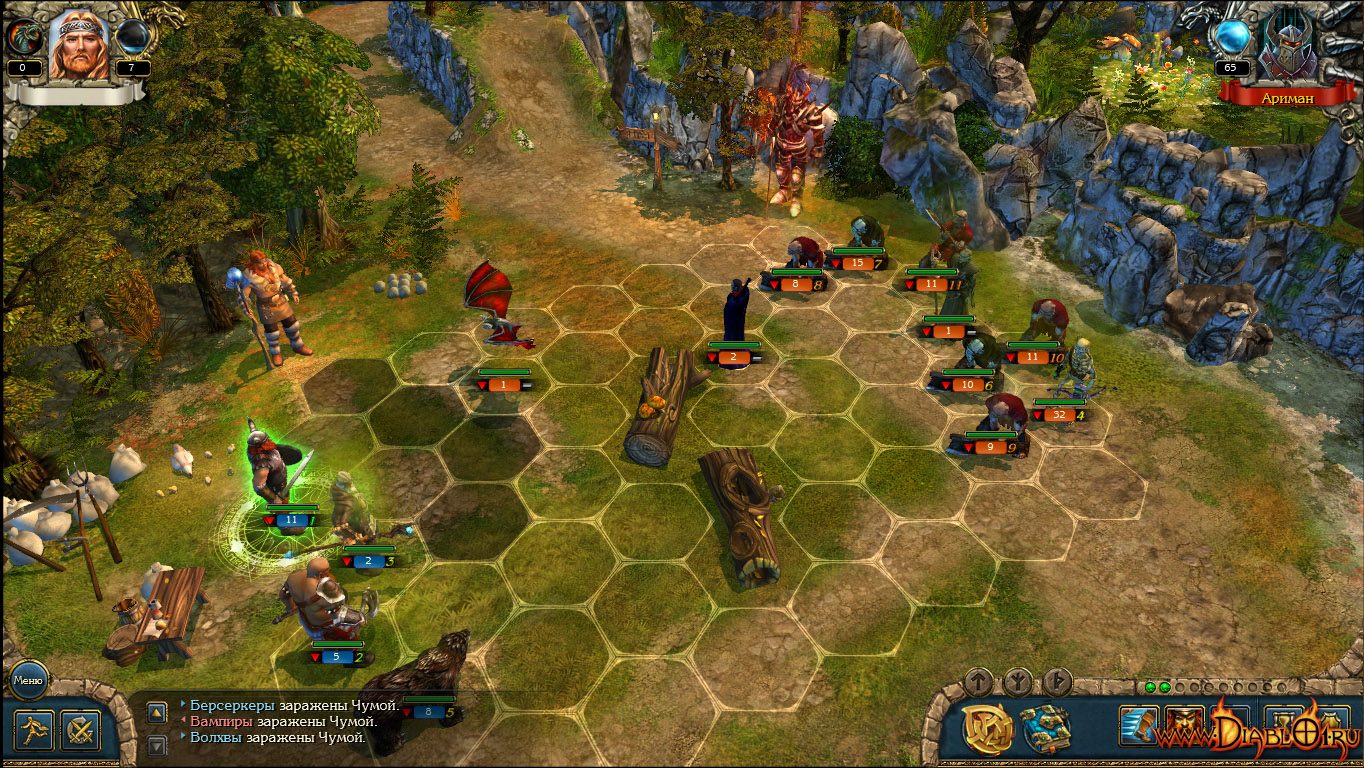Toggle the crossed swords auto-battle button
The width and height of the screenshot is (1364, 768).
coord(80,730)
